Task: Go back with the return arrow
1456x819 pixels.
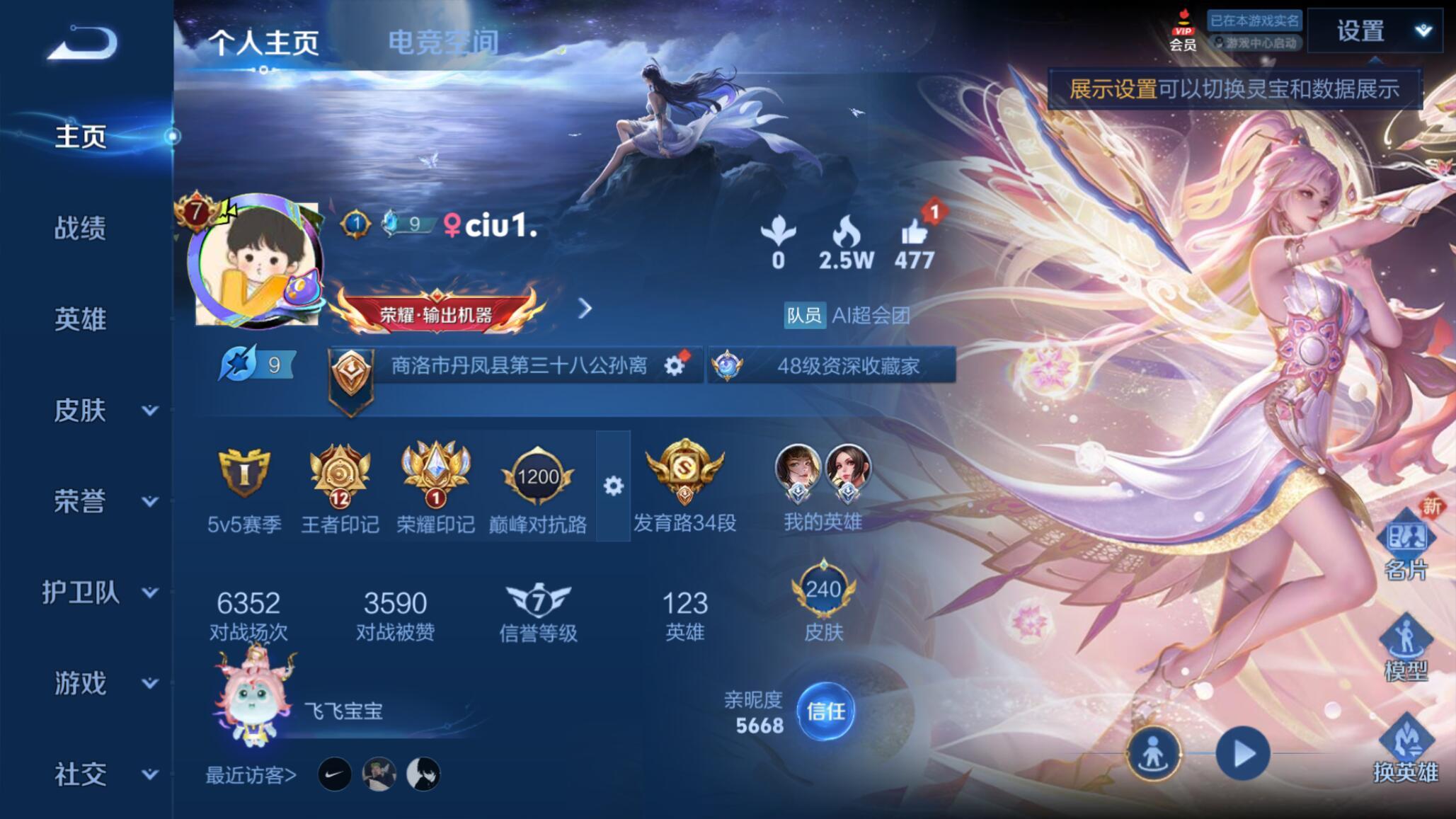Action: pyautogui.click(x=83, y=43)
